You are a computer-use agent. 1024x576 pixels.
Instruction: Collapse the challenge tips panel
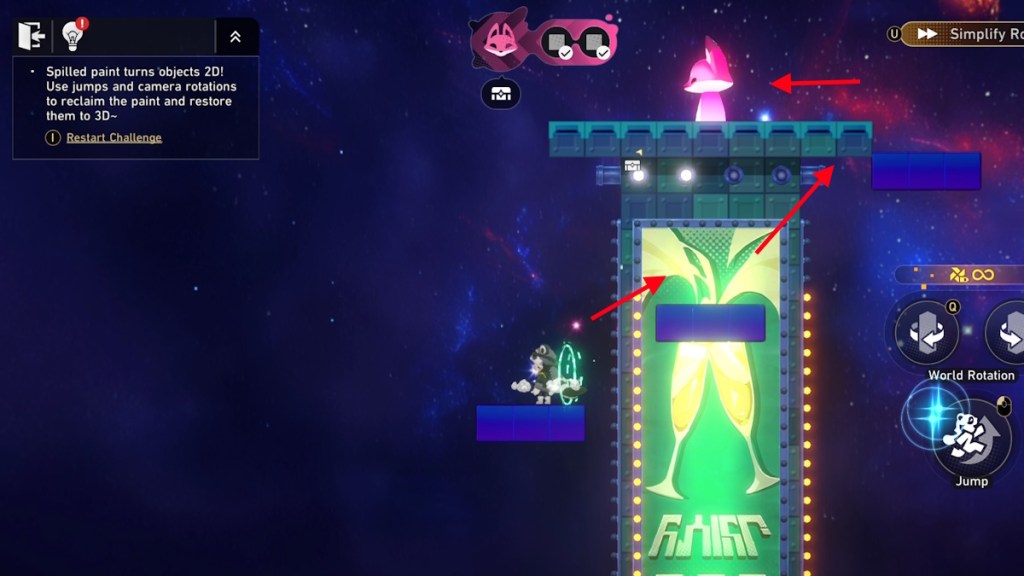235,37
